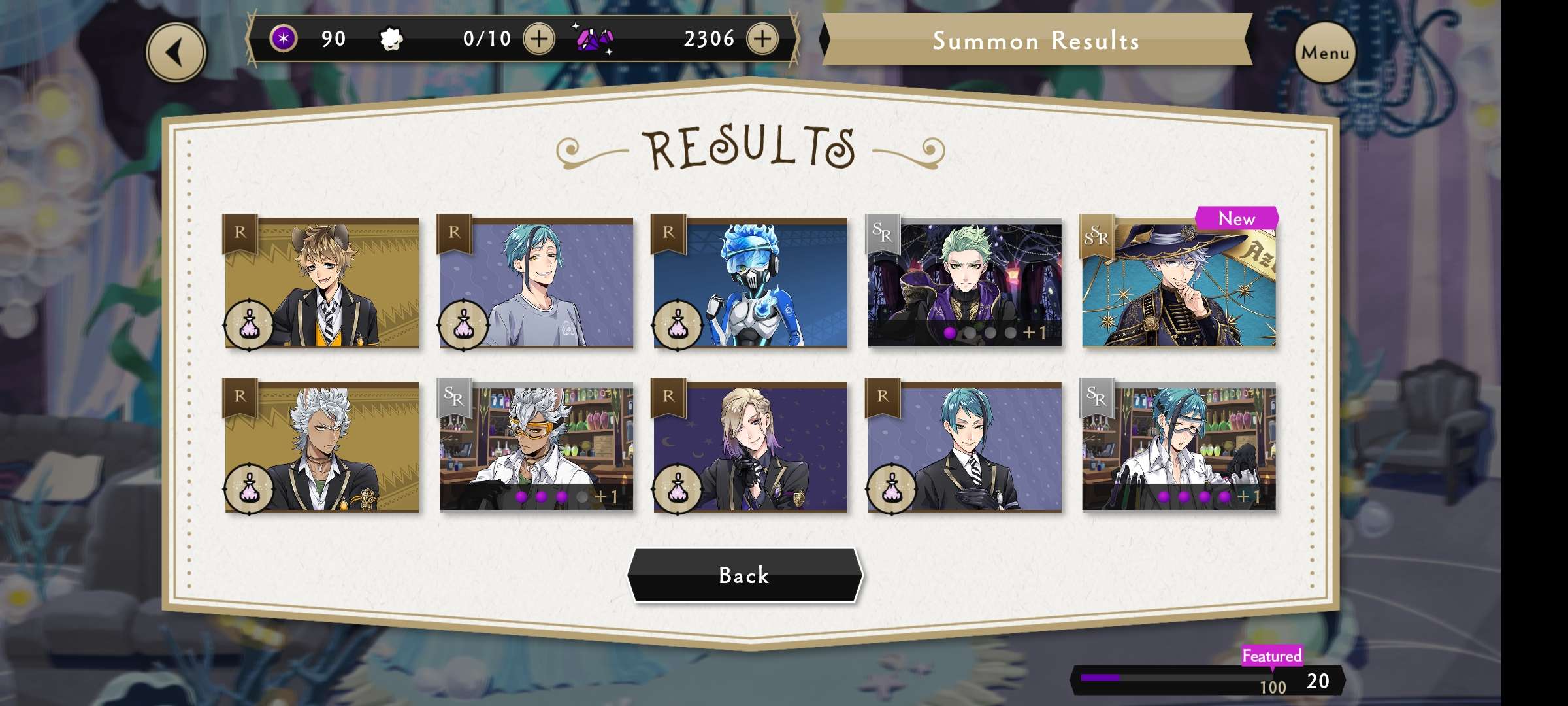Click the Back button below results
1568x706 pixels.
pos(745,575)
